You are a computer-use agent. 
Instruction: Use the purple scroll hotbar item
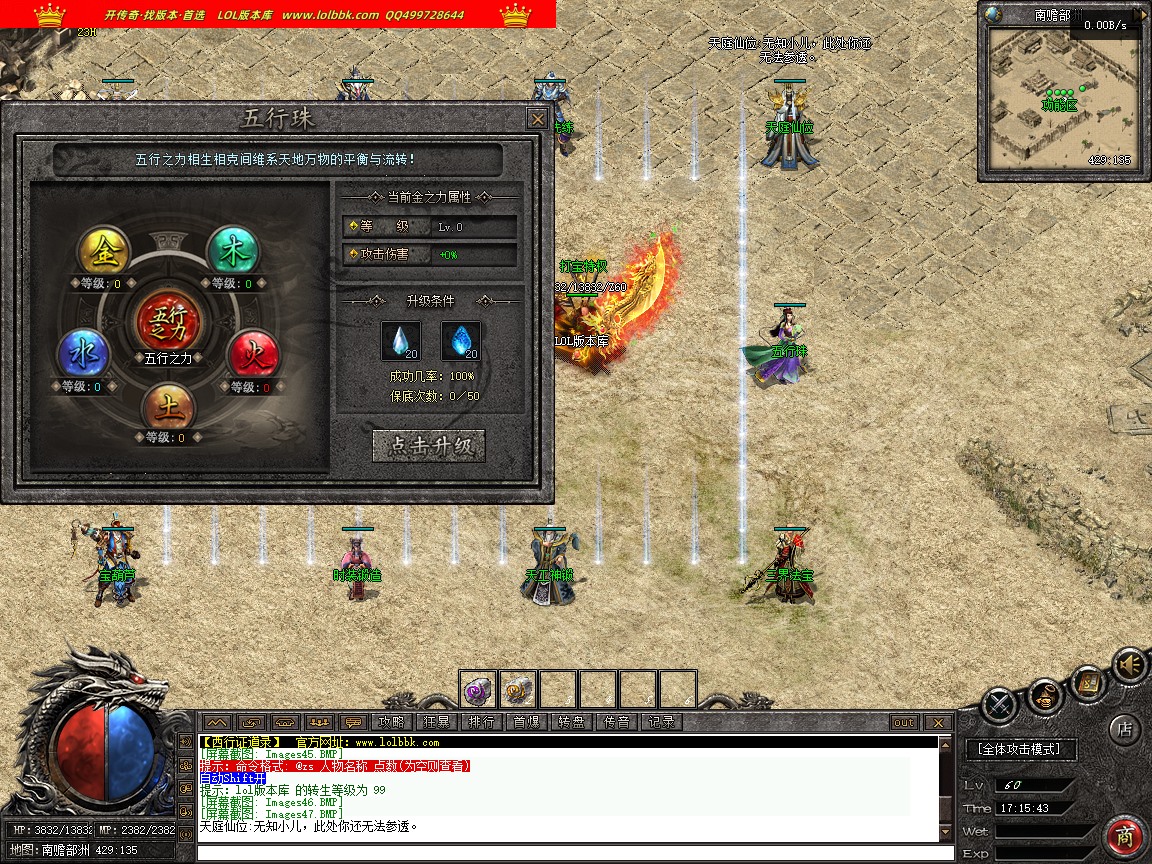(x=478, y=689)
